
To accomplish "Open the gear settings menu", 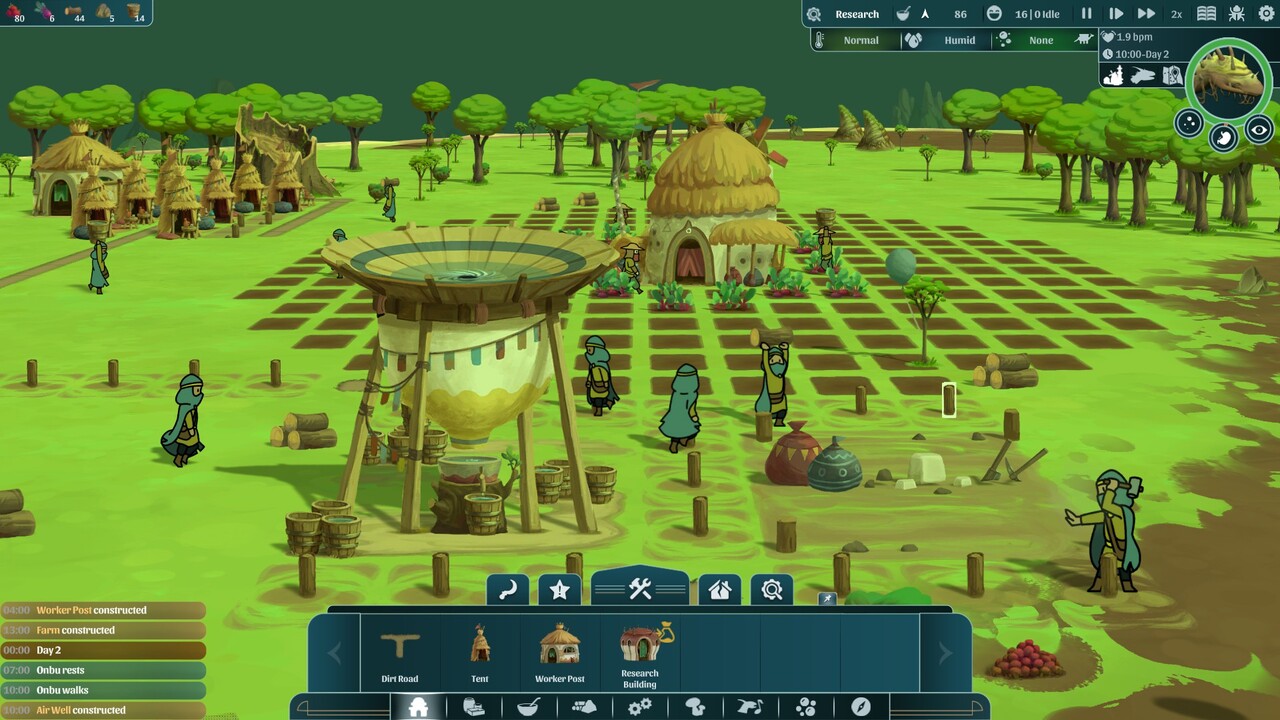I will point(1266,14).
